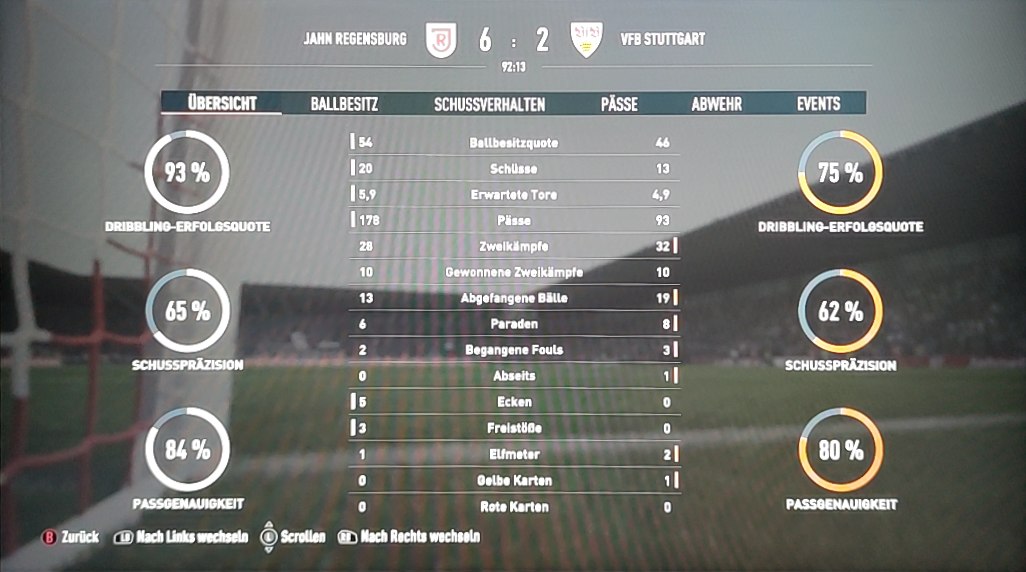Open the Events tab
Image resolution: width=1026 pixels, height=572 pixels.
tap(818, 103)
